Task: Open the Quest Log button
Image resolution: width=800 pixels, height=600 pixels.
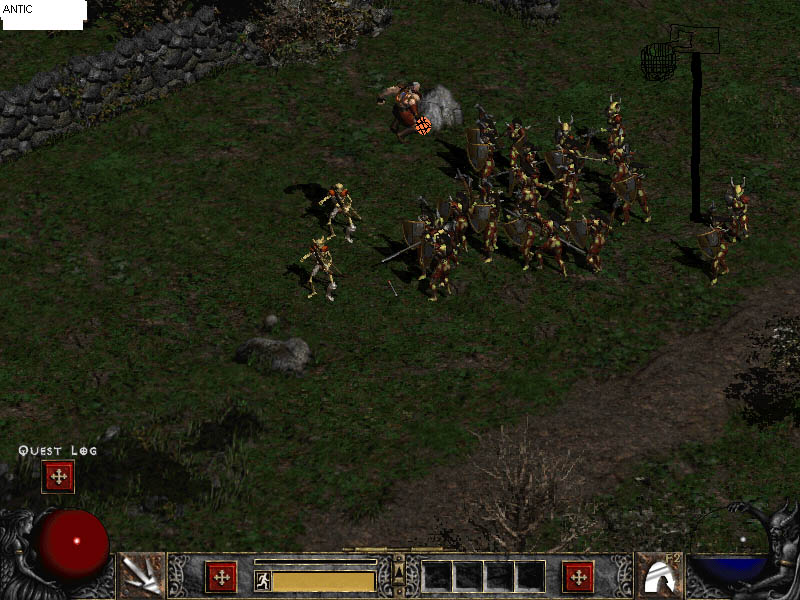Action: tap(58, 476)
